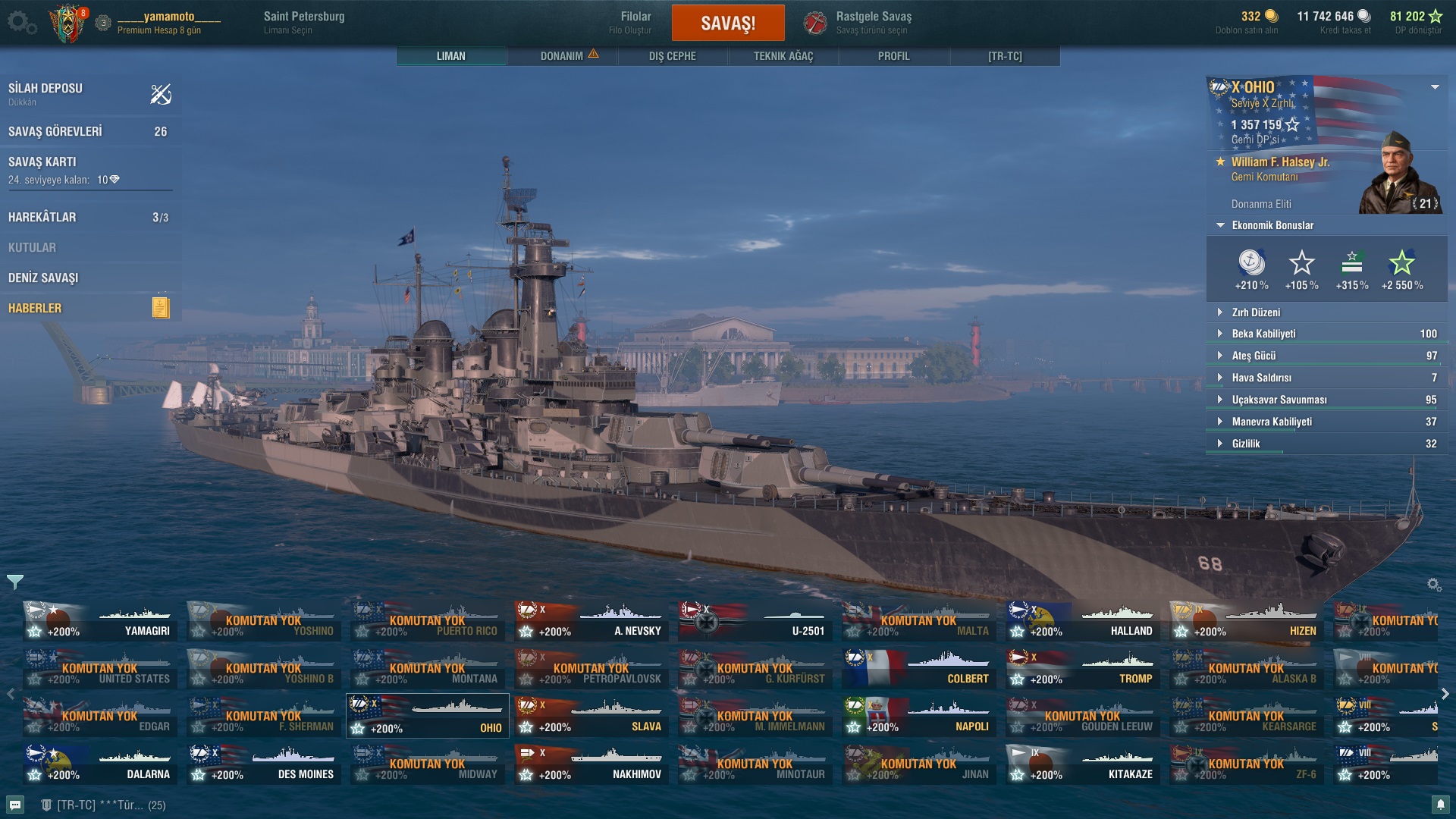Screen dimensions: 1456x819
Task: Expand the Ateş Gücü stat row
Action: pyautogui.click(x=1253, y=356)
